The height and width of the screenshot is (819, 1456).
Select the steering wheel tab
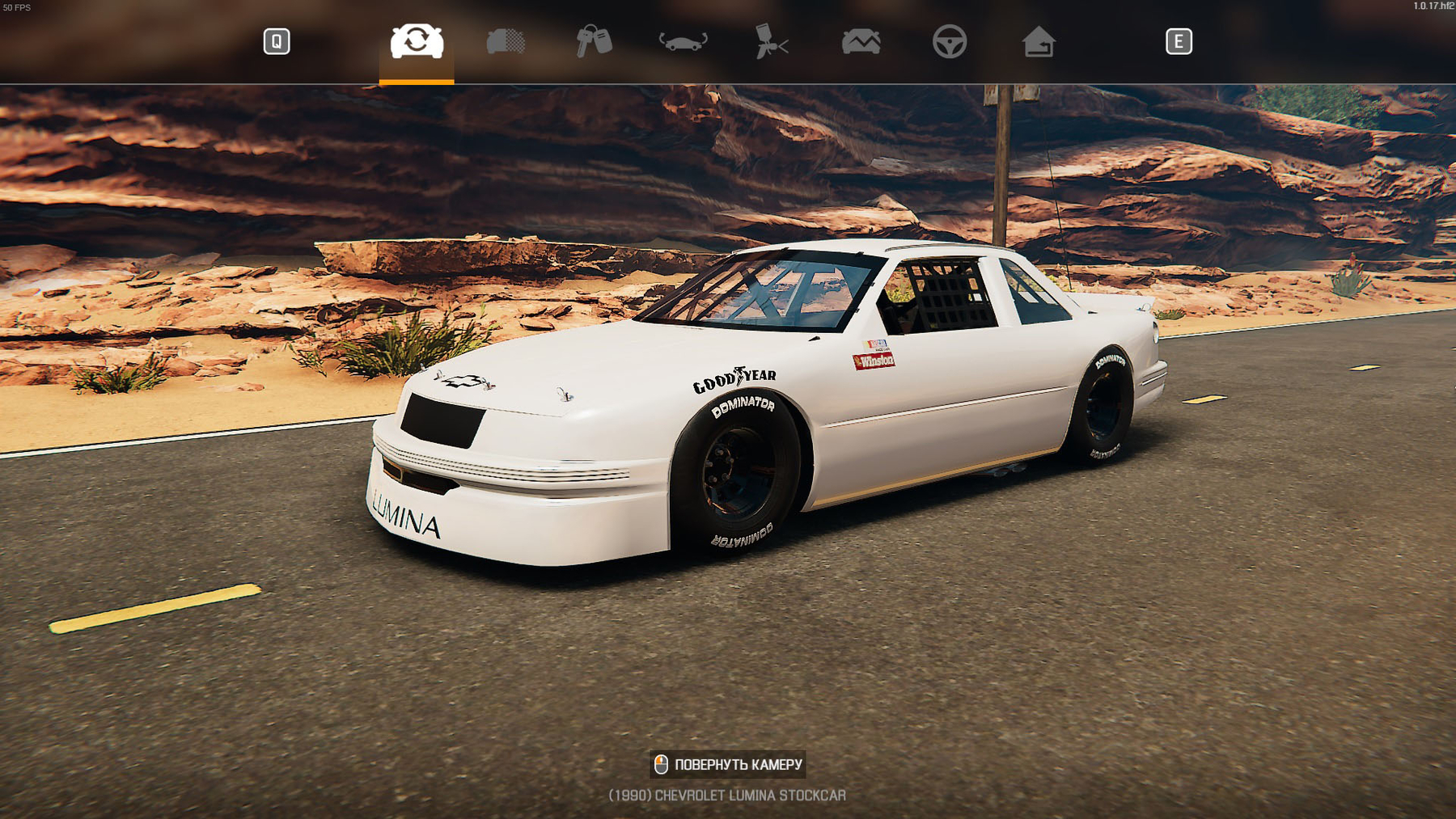[950, 41]
